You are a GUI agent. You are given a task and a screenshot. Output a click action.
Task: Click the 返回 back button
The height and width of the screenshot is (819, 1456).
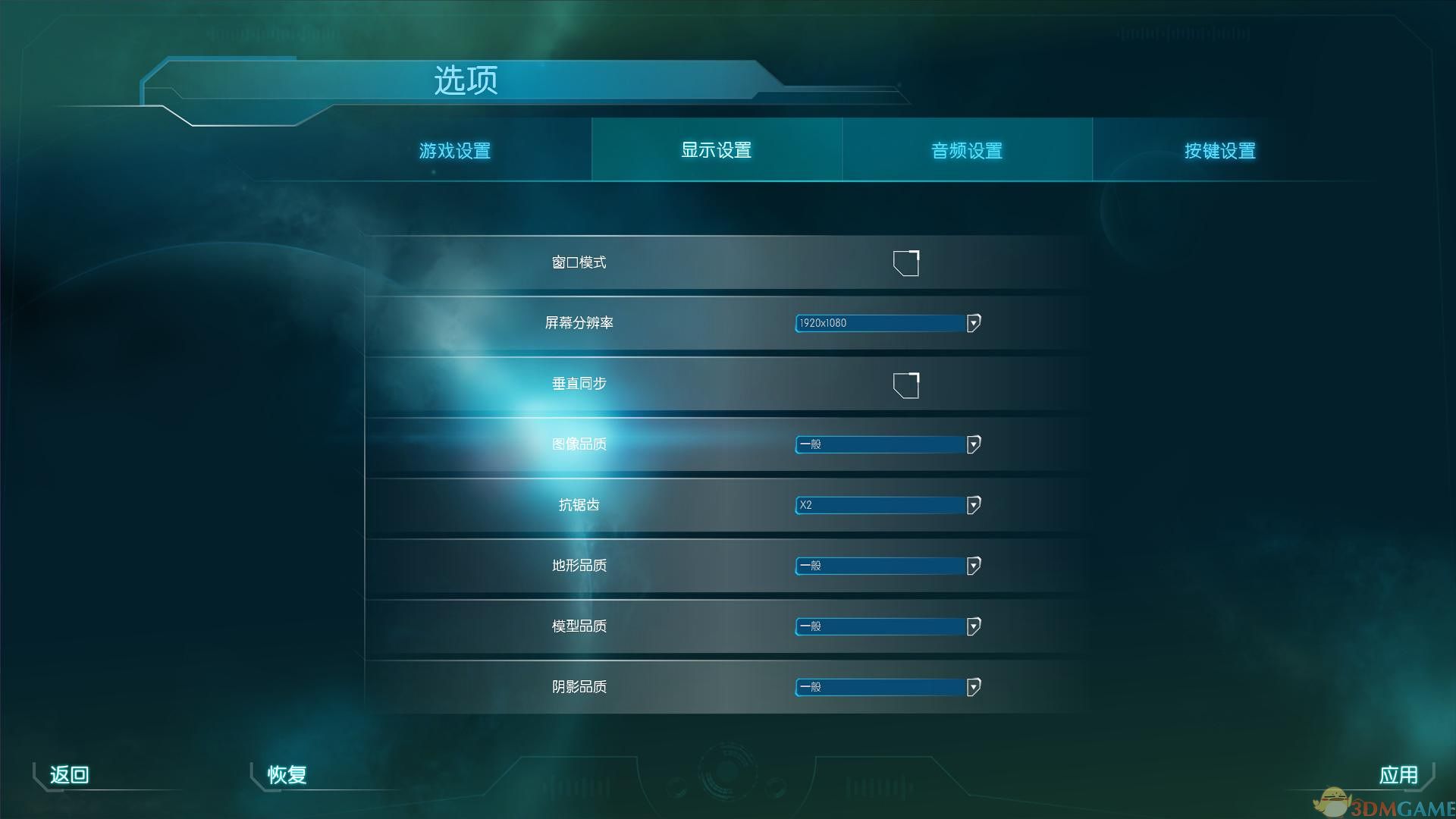click(x=68, y=775)
